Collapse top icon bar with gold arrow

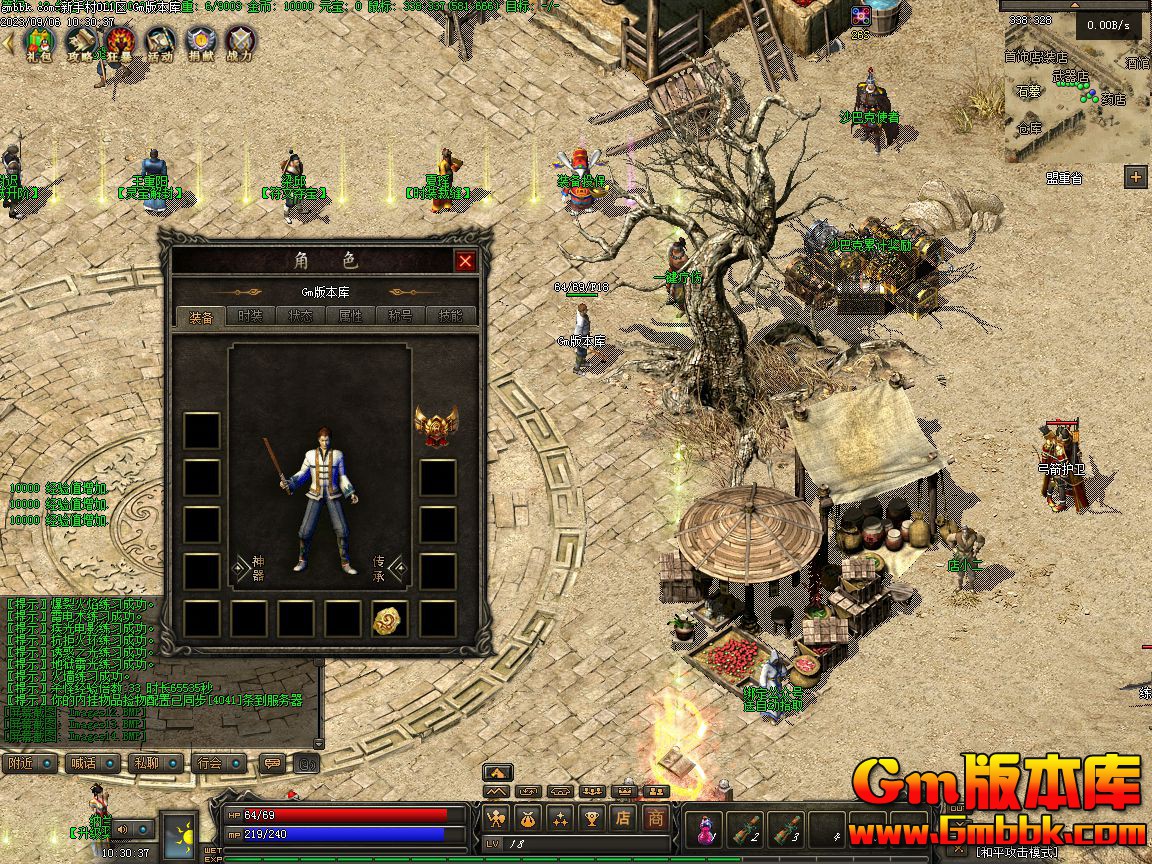(x=9, y=42)
